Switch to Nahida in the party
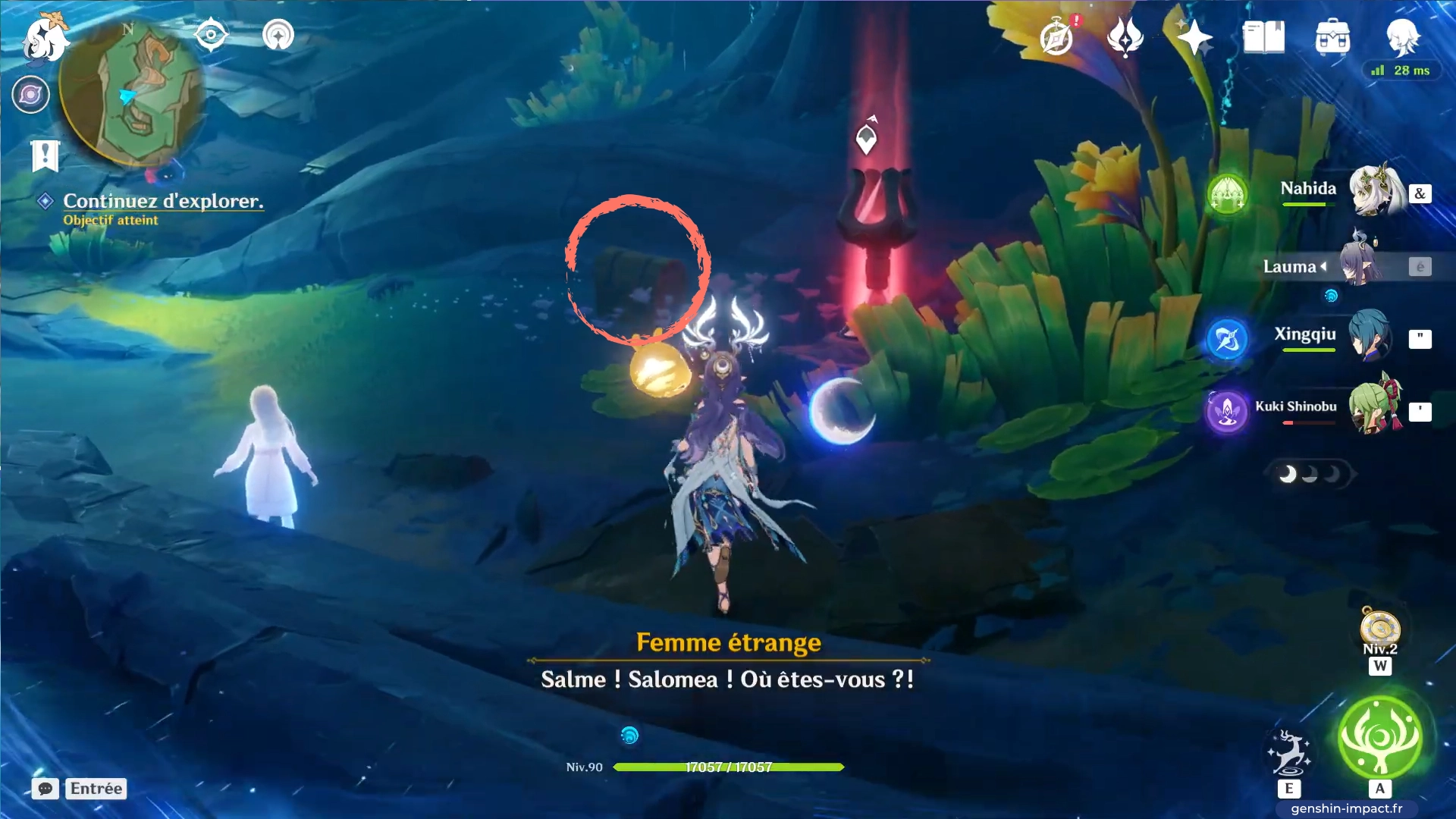Screen dimensions: 1456x819 coord(1374,190)
